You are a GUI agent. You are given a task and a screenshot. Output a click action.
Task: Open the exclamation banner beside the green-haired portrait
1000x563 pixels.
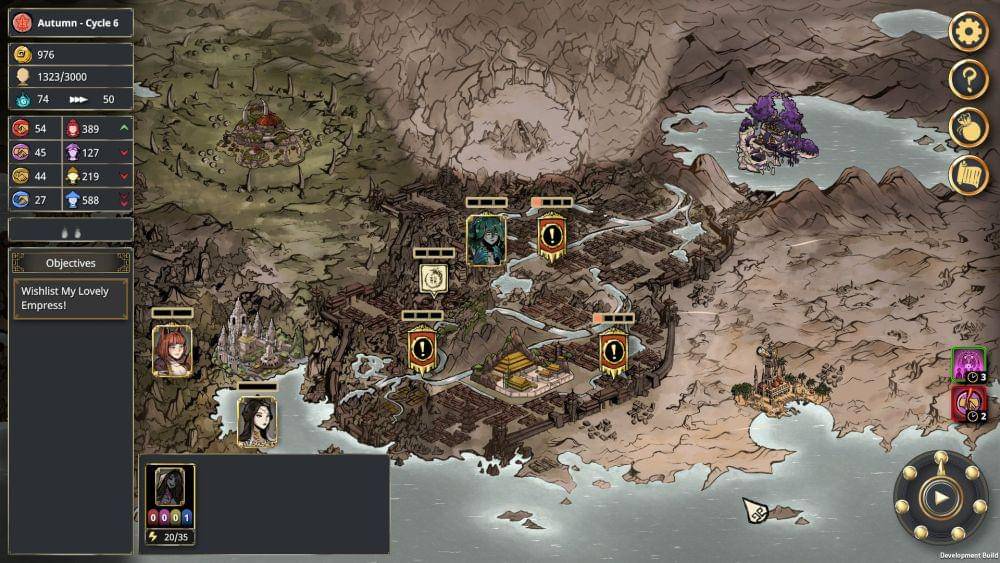(552, 237)
